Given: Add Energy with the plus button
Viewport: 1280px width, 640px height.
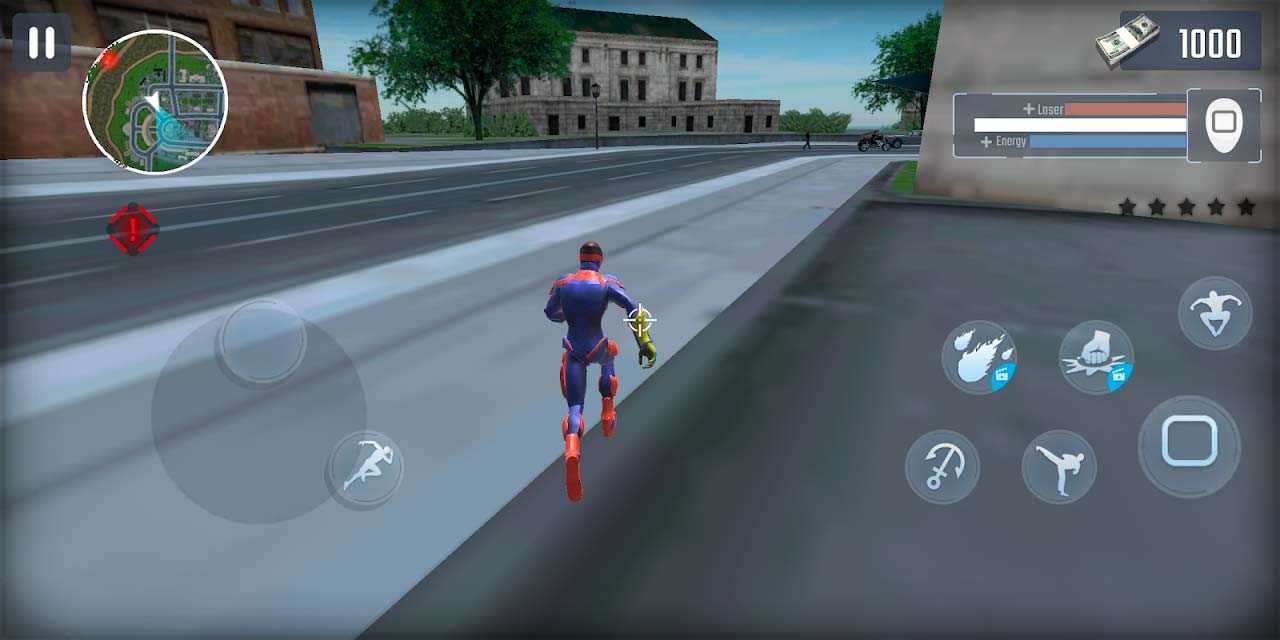Looking at the screenshot, I should coord(986,142).
